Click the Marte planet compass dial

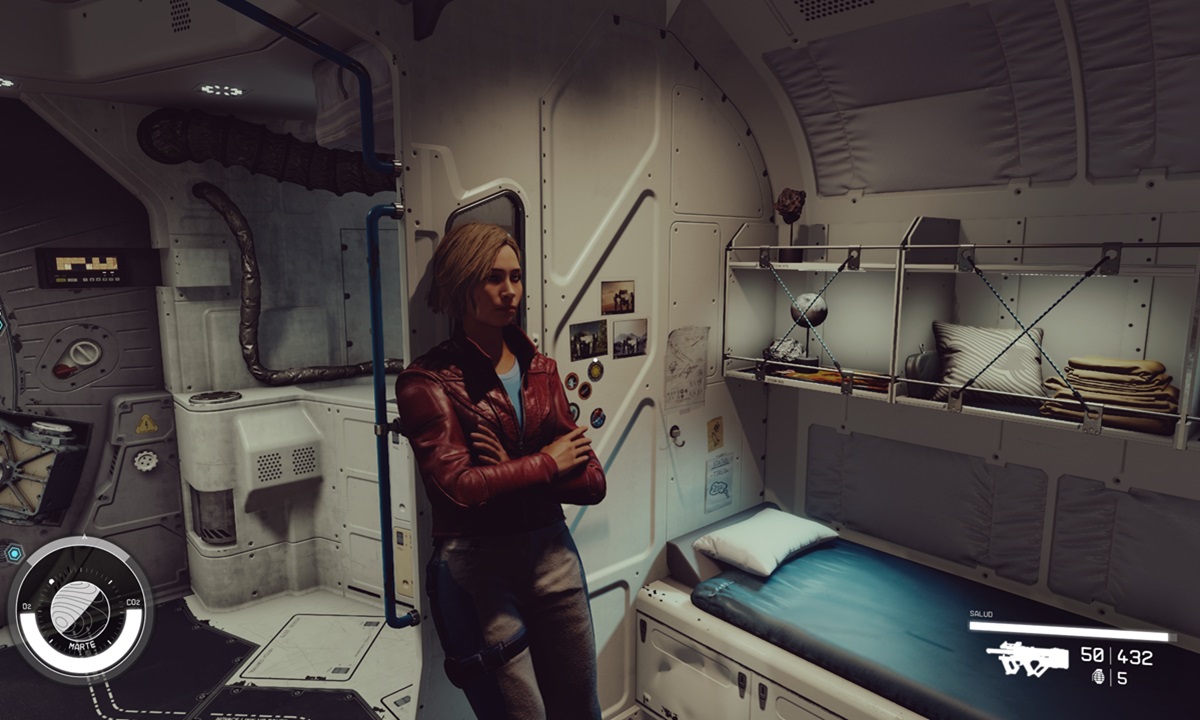pos(81,609)
